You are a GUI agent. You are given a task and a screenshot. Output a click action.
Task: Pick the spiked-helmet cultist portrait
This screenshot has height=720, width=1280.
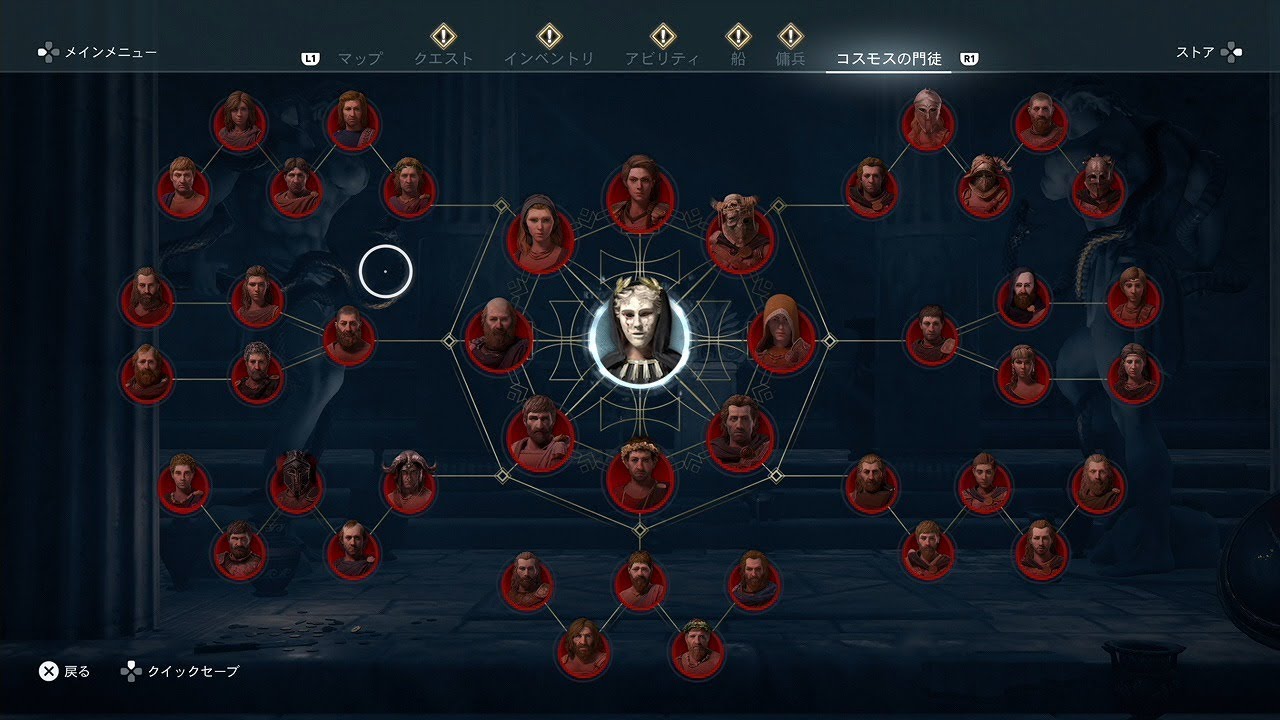tap(1098, 189)
